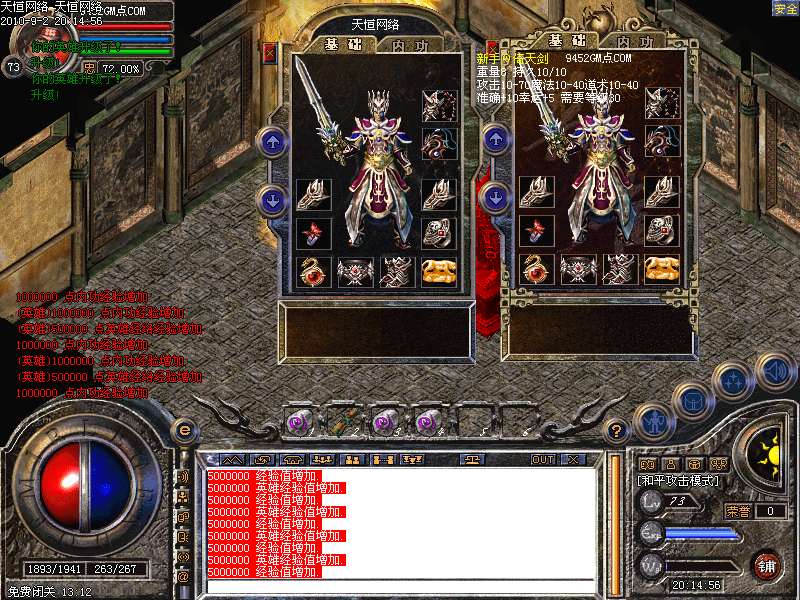Switch to 内功 tab in the 天恒网络 panel

point(410,45)
